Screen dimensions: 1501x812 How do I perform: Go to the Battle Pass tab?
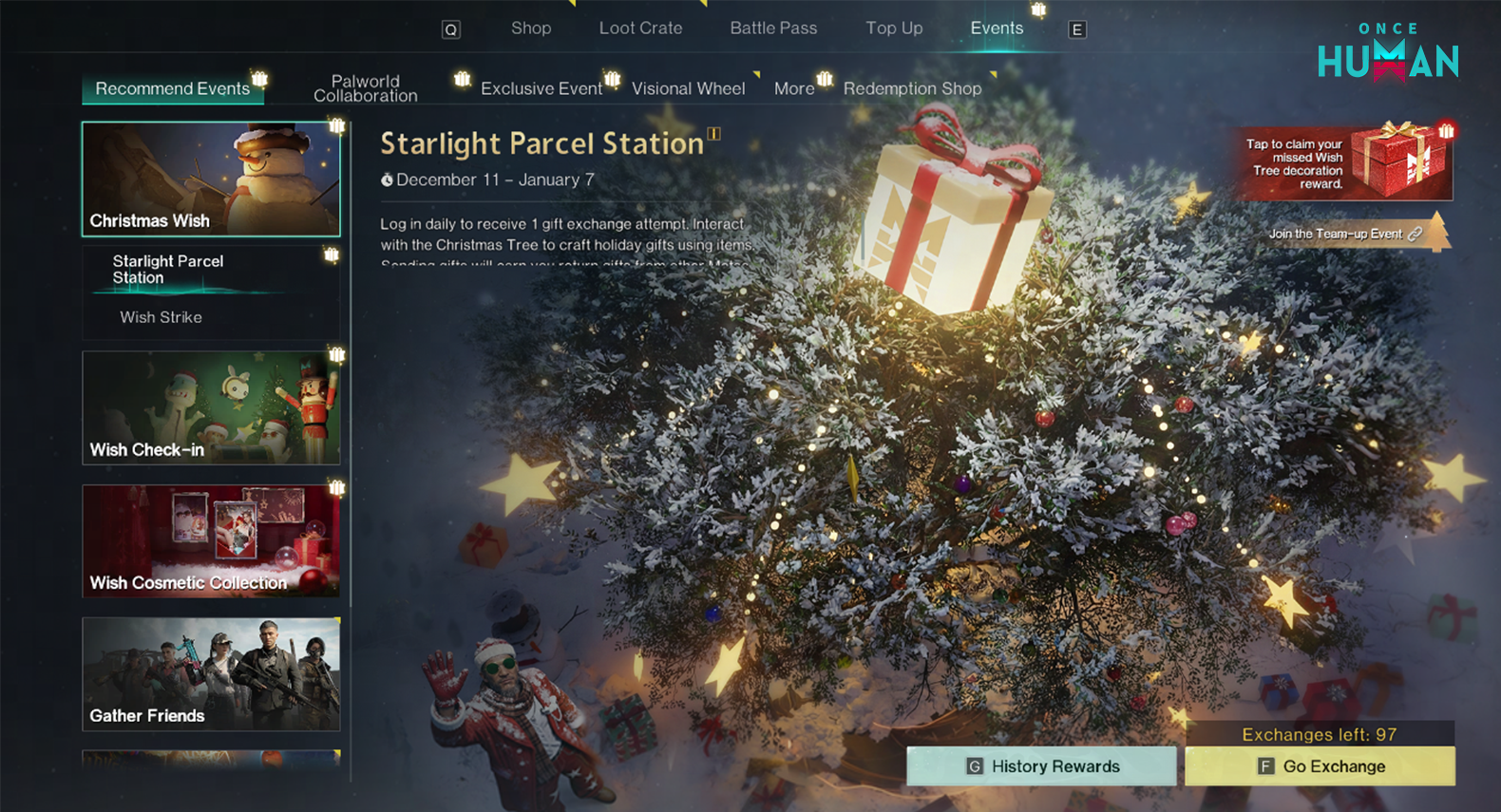click(x=773, y=28)
